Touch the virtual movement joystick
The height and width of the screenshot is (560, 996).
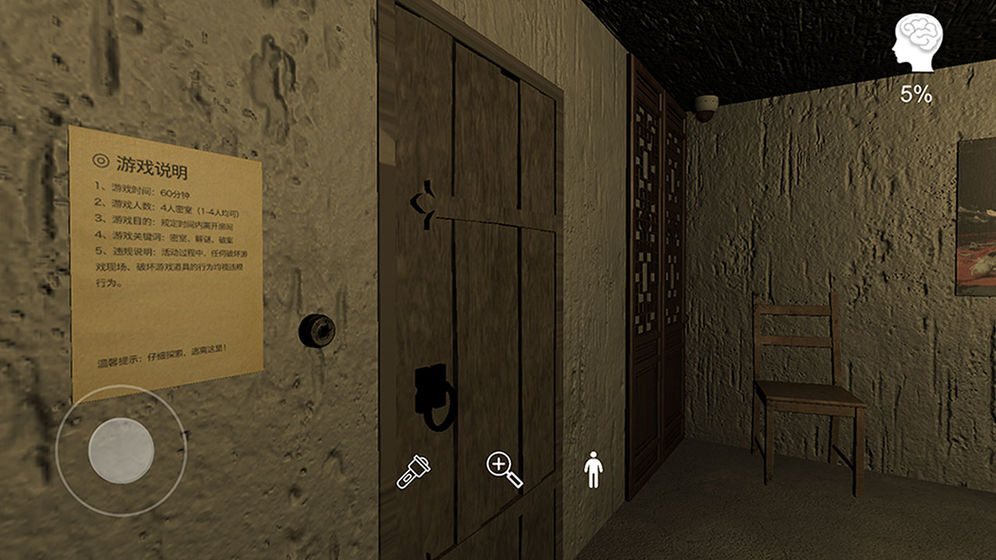[x=120, y=452]
